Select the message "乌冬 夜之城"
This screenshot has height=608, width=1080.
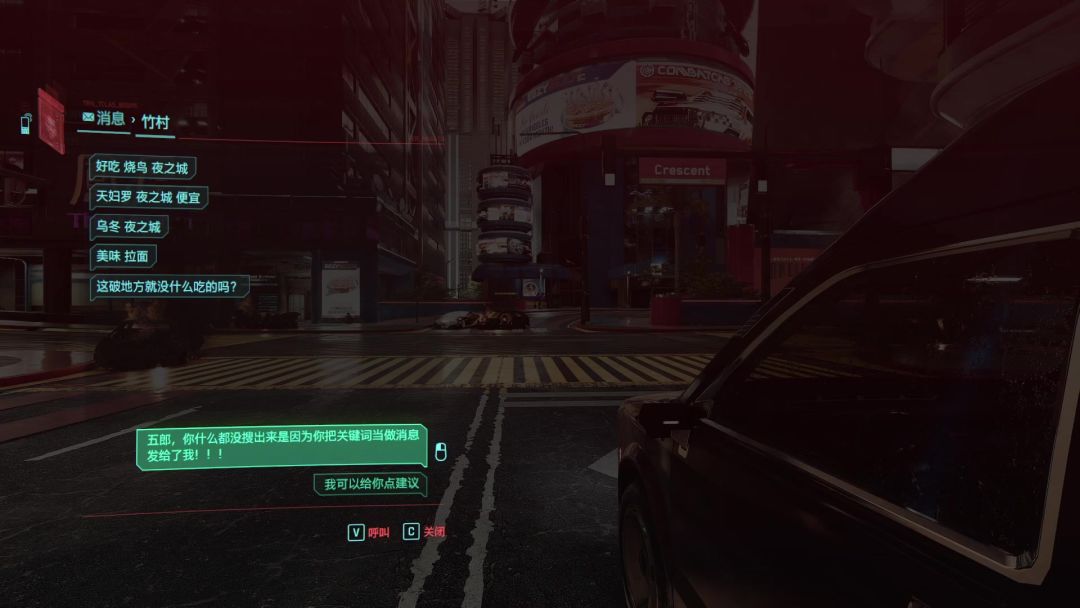click(128, 227)
